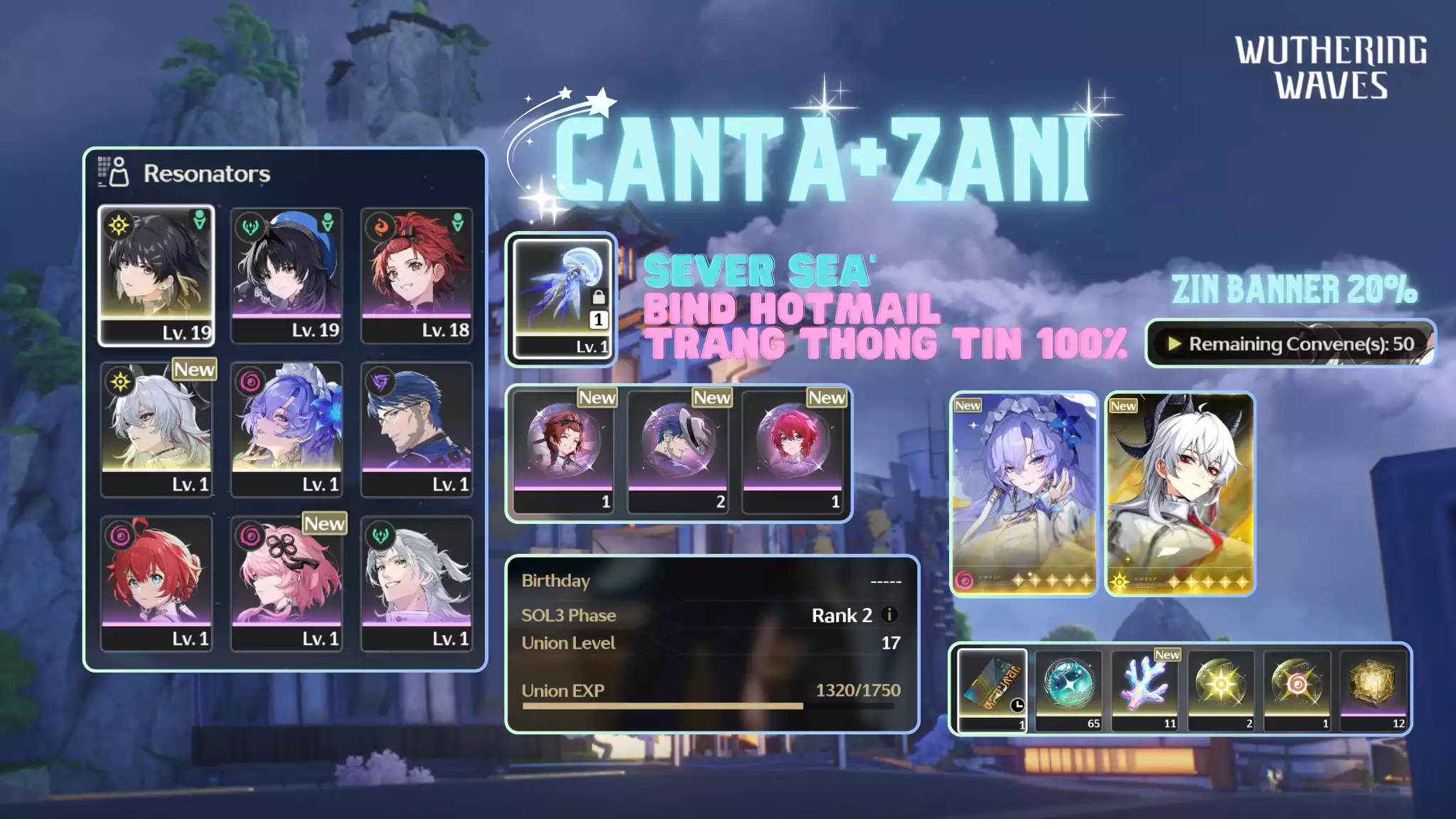Select the blue-haired white-hat waveband with count 2
Viewport: 1456px width, 819px height.
coord(678,451)
